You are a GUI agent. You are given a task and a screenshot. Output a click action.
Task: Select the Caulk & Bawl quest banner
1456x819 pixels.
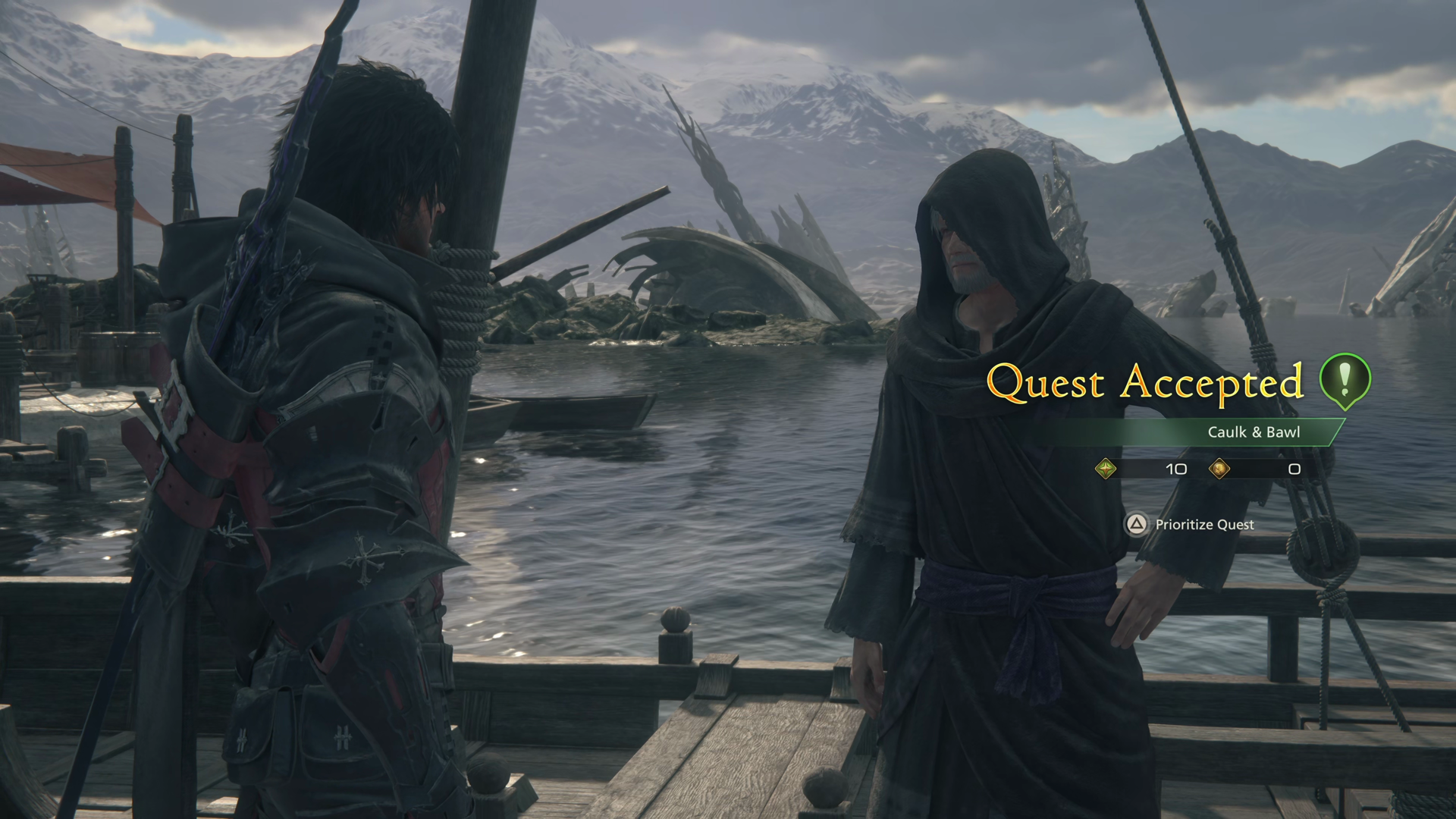coord(1253,432)
